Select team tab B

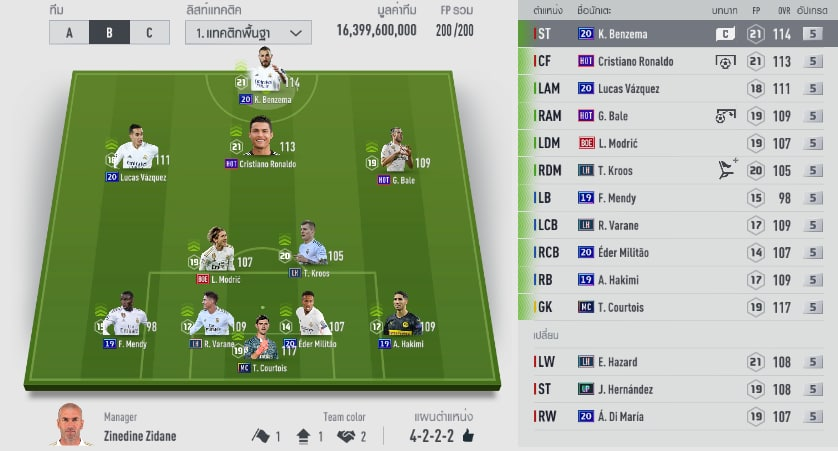pyautogui.click(x=109, y=32)
